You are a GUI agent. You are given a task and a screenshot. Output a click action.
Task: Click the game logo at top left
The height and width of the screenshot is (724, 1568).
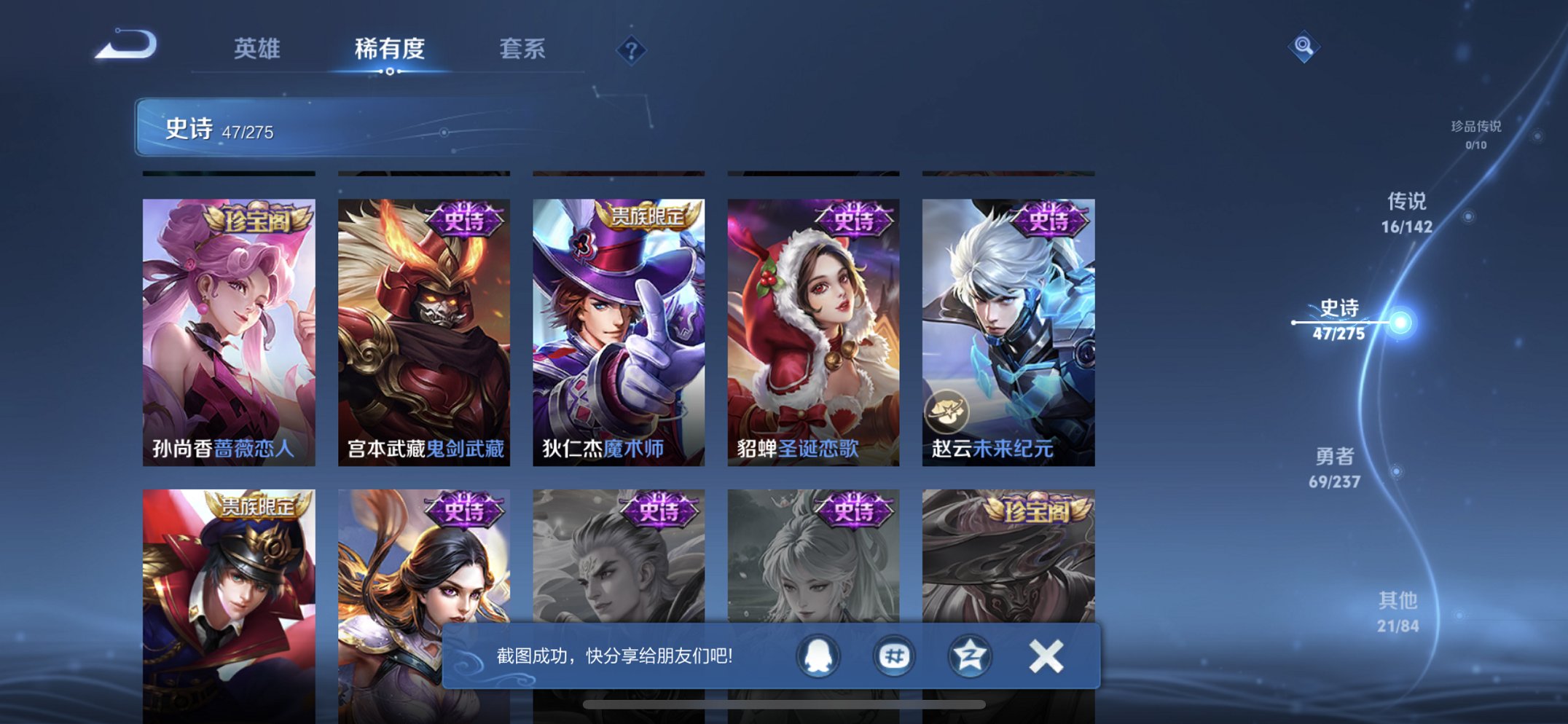pos(128,47)
